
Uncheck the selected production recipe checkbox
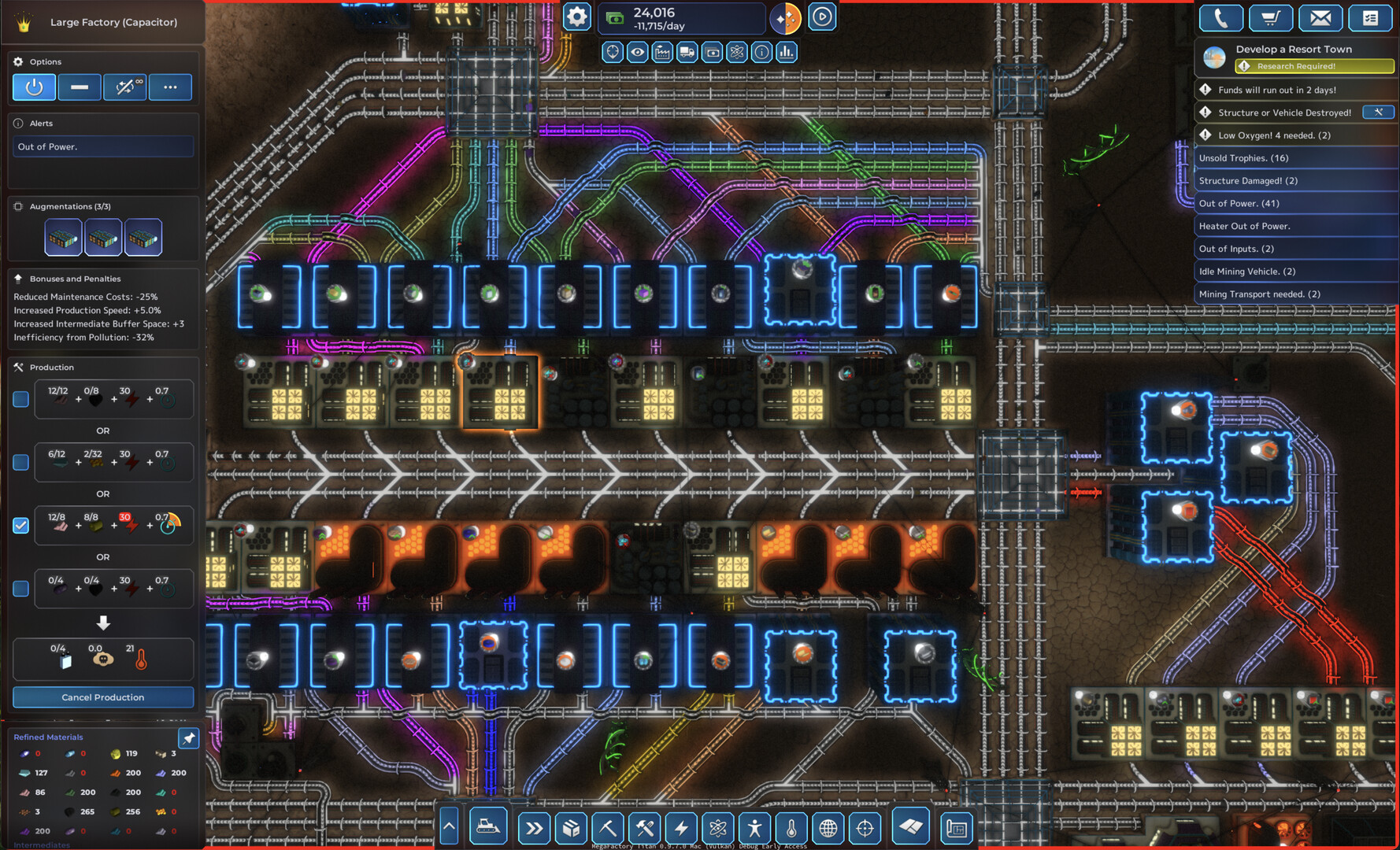point(21,525)
